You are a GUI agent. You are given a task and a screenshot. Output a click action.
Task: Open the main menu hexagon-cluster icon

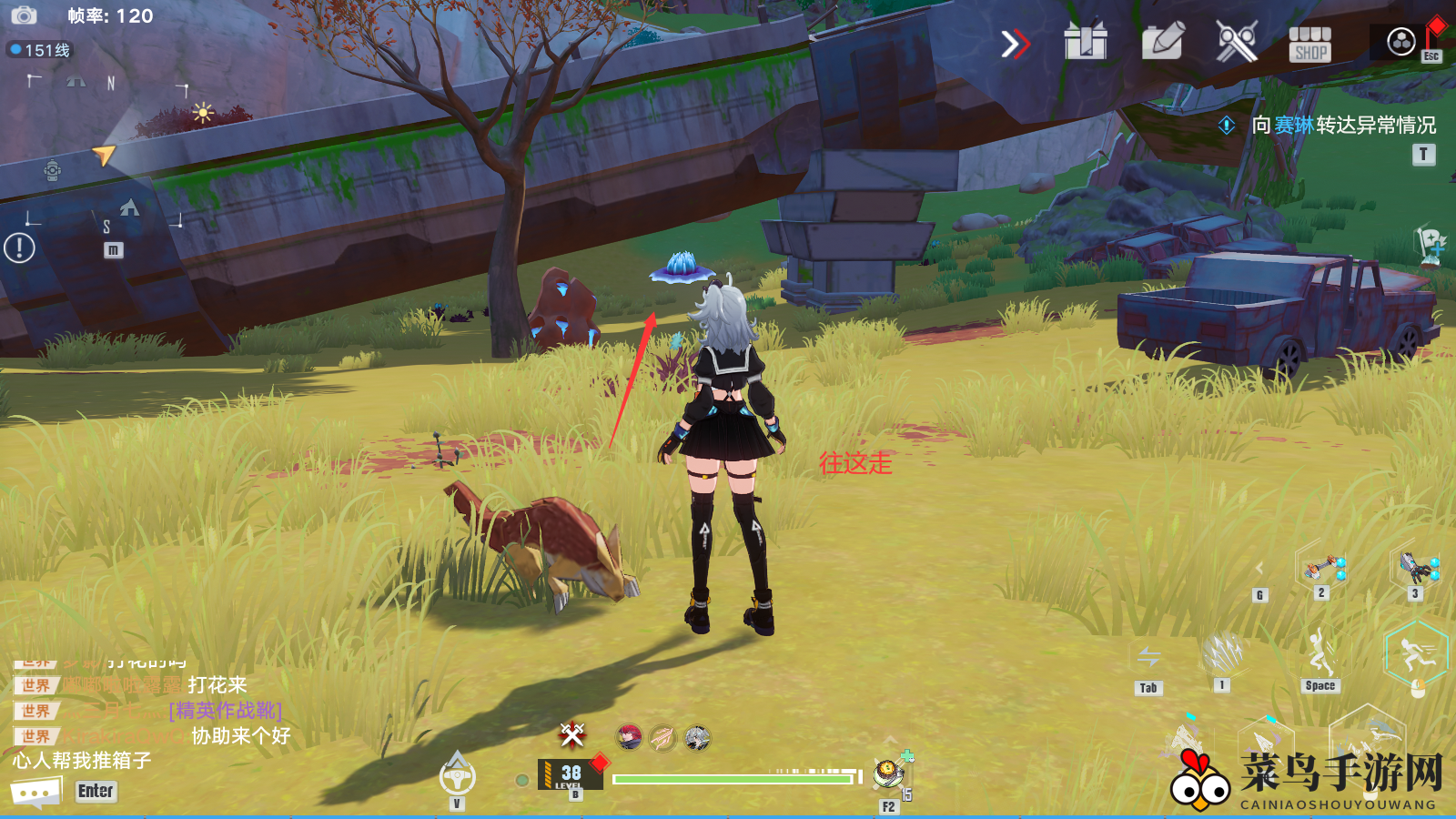[1400, 41]
